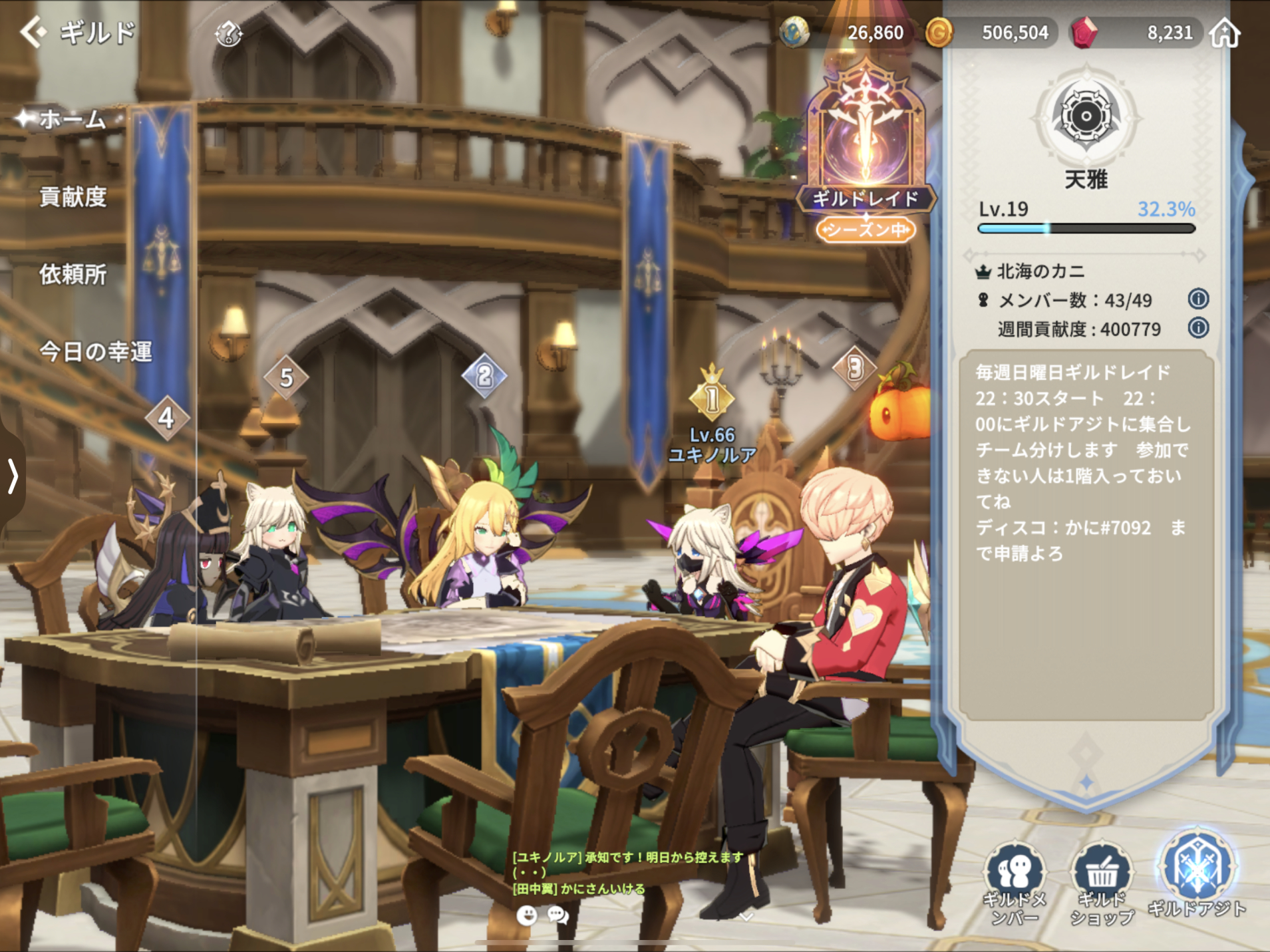Show info for 週間貢献度
Viewport: 1270px width, 952px height.
pos(1198,328)
